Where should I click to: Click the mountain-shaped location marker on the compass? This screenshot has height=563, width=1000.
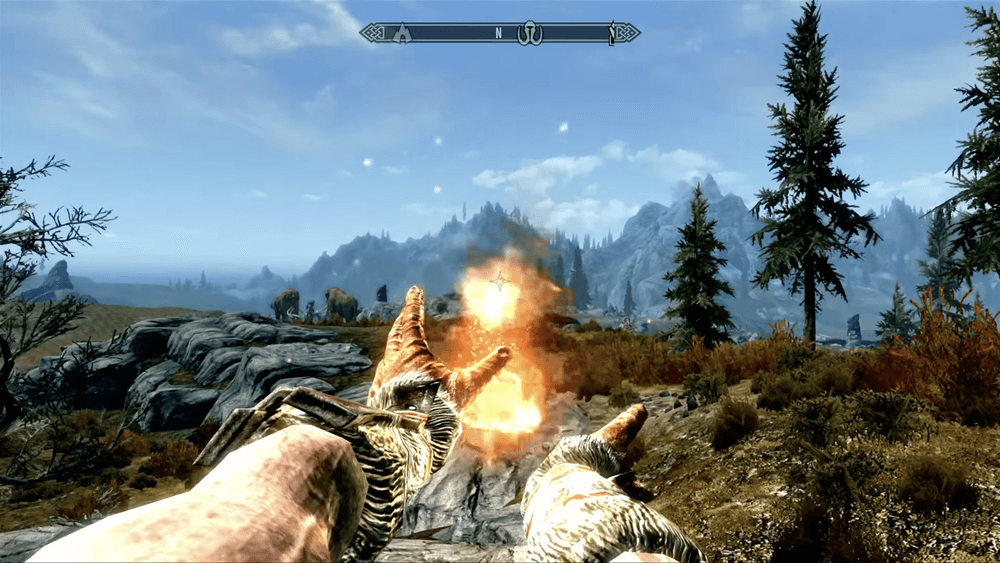402,34
